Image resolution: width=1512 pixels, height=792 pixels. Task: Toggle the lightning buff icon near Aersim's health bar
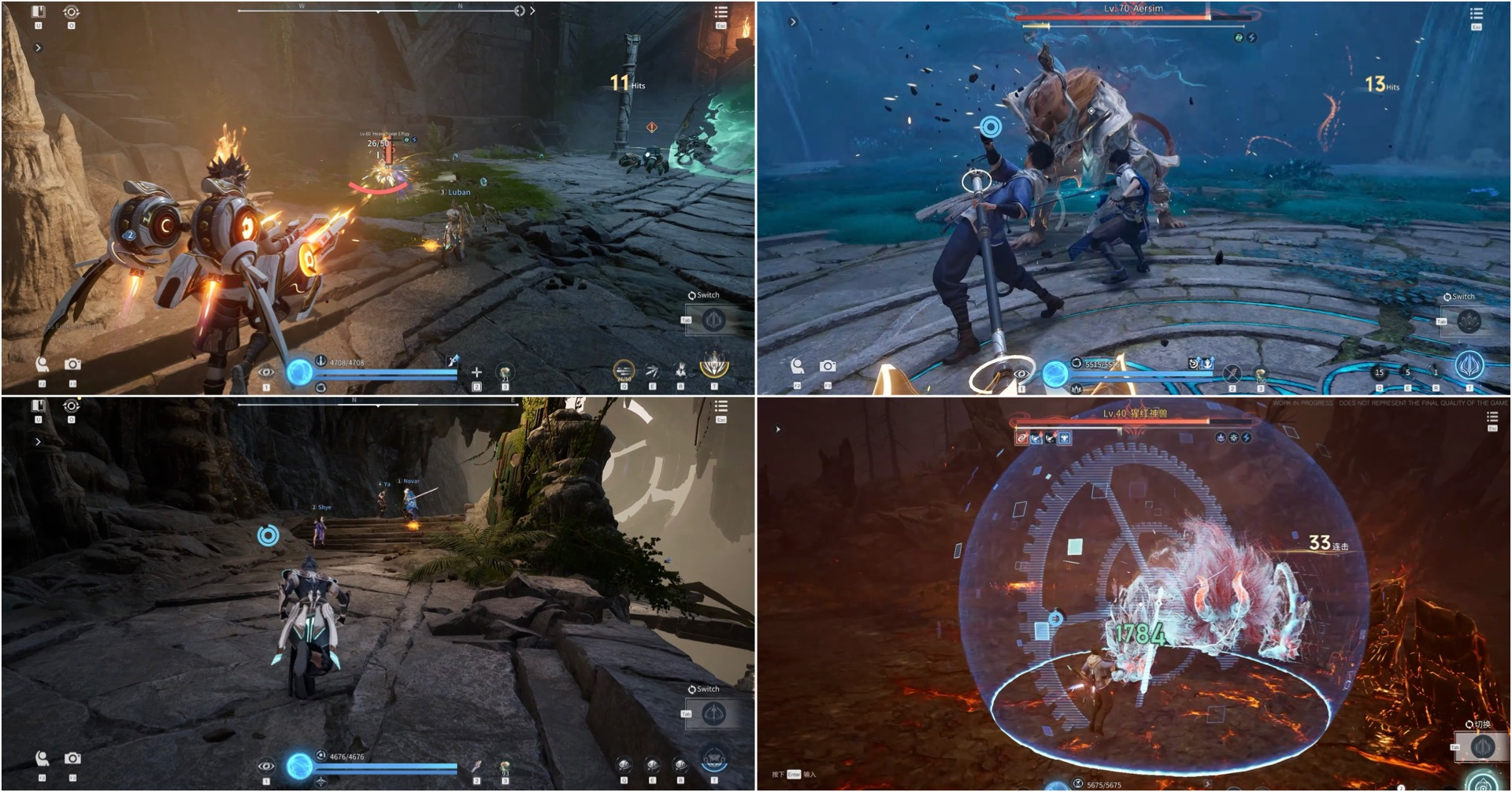(x=1252, y=38)
